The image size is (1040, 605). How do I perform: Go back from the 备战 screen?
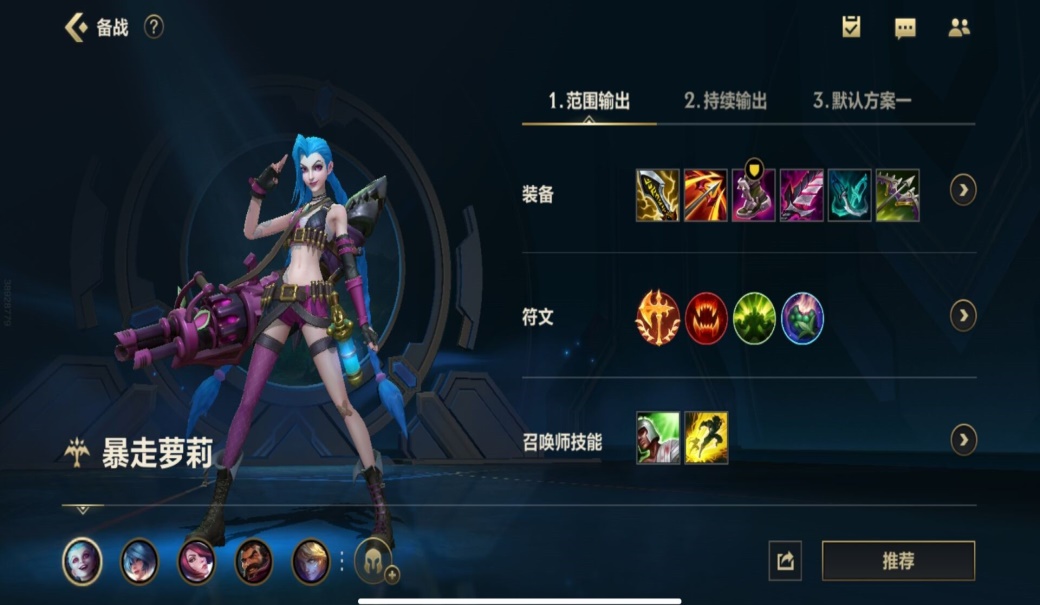point(75,27)
